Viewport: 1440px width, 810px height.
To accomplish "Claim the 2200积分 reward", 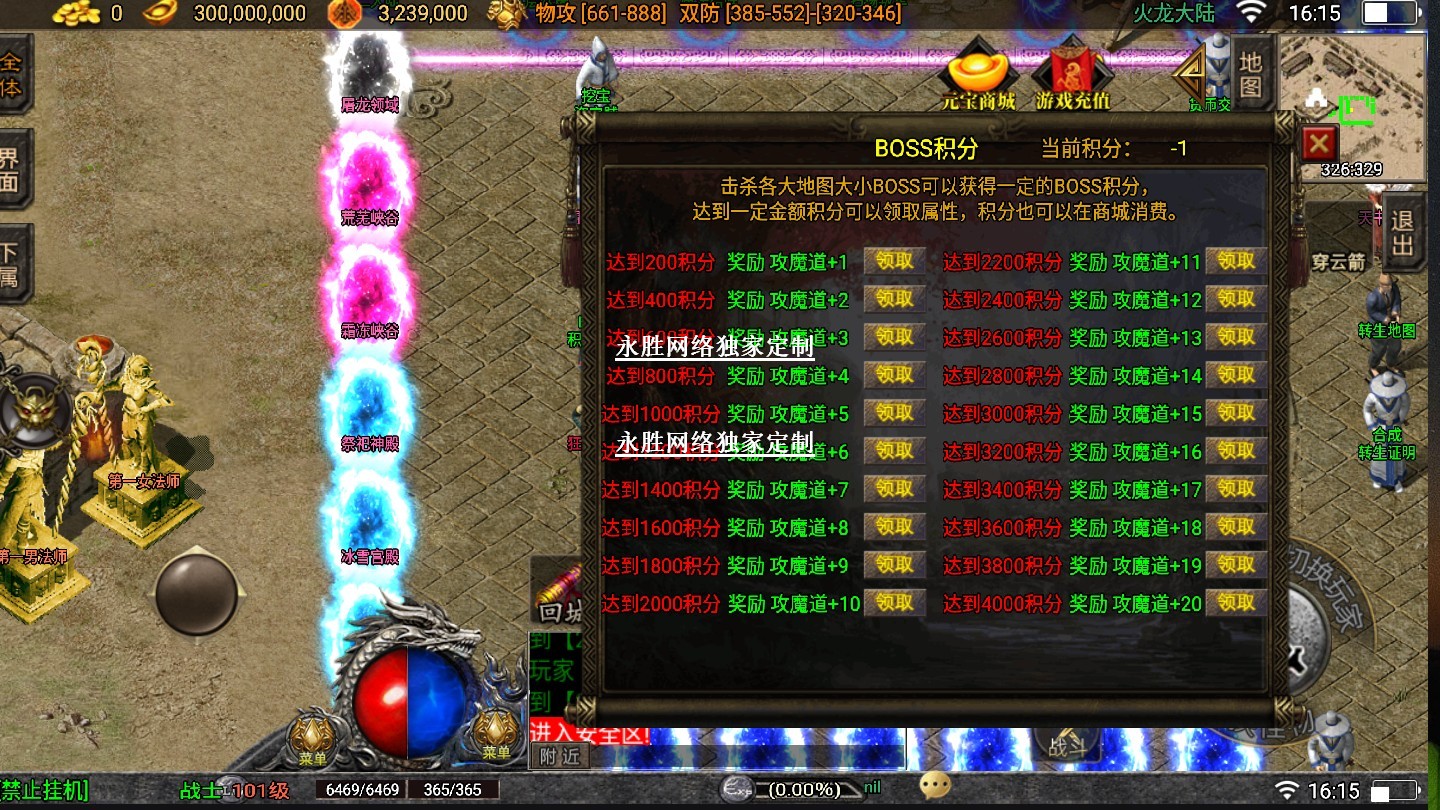I will point(1236,261).
